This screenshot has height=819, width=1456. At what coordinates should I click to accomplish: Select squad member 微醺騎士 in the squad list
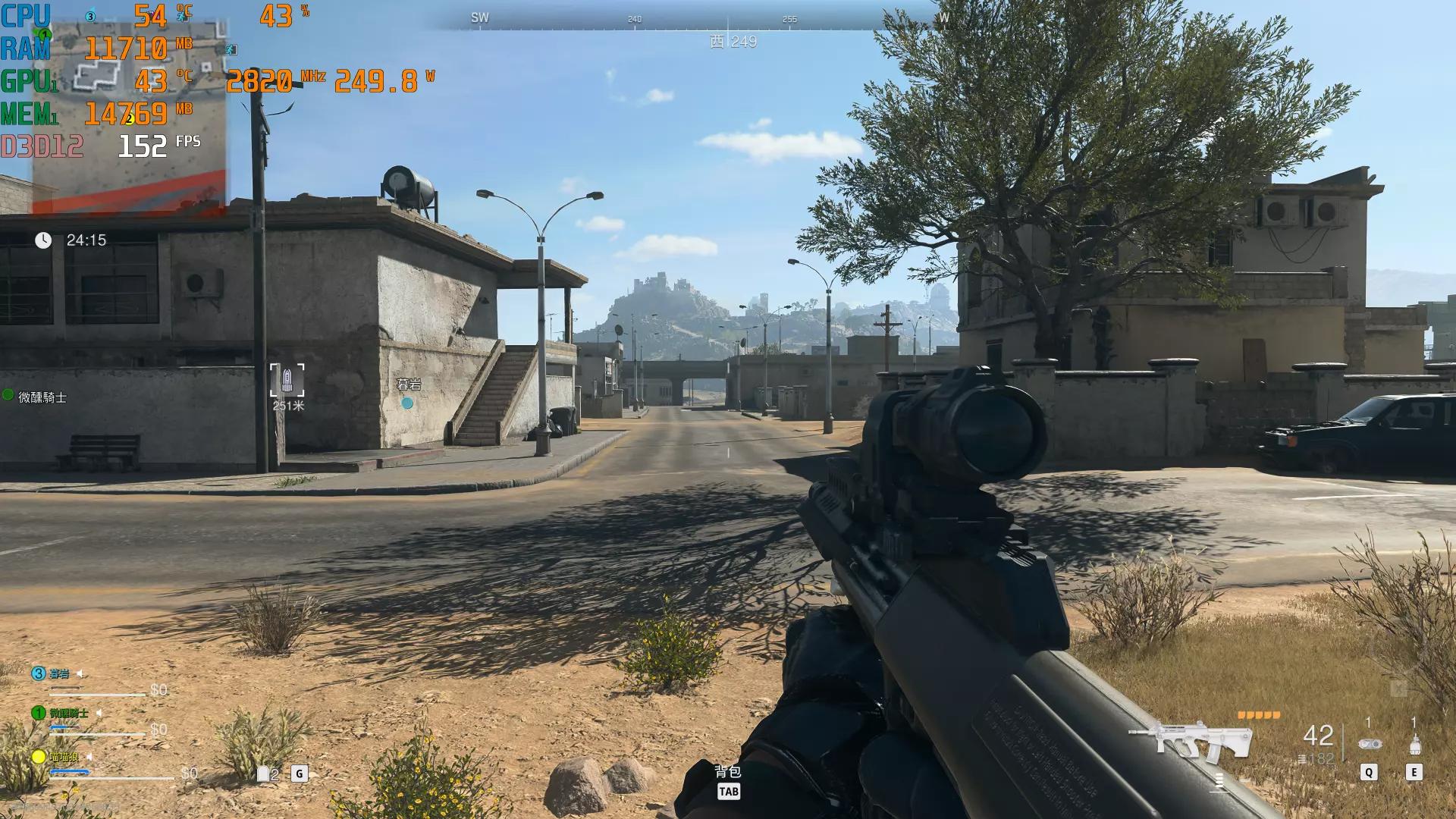68,713
